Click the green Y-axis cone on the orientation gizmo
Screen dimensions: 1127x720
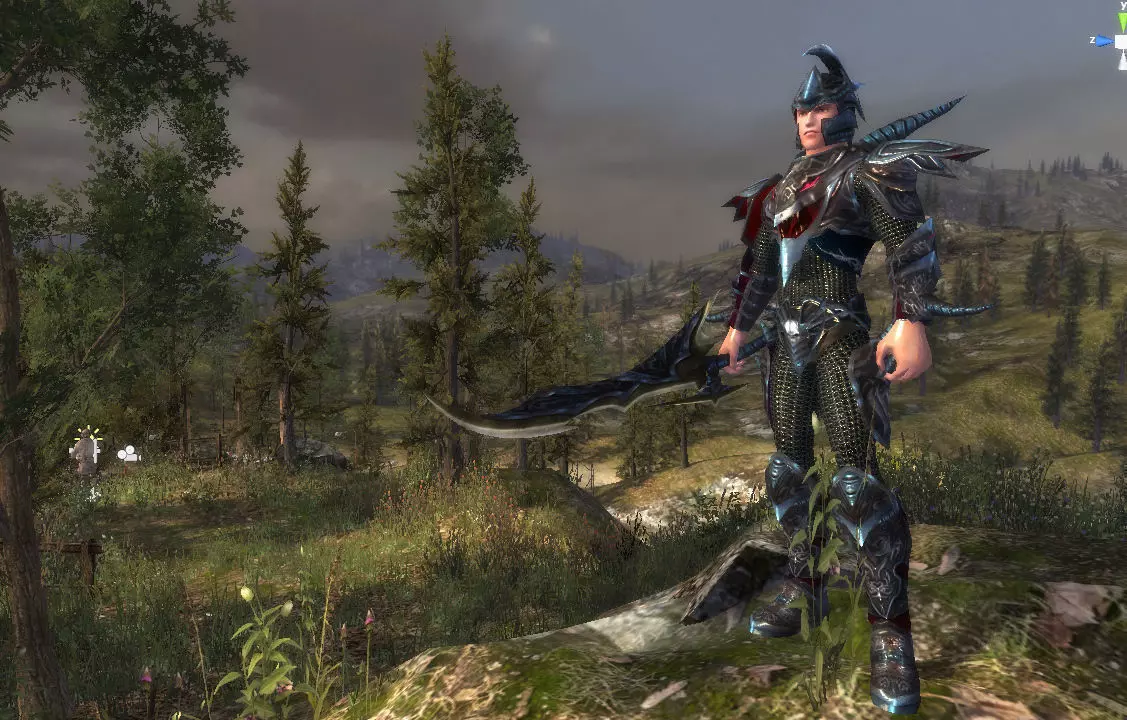tap(1122, 22)
